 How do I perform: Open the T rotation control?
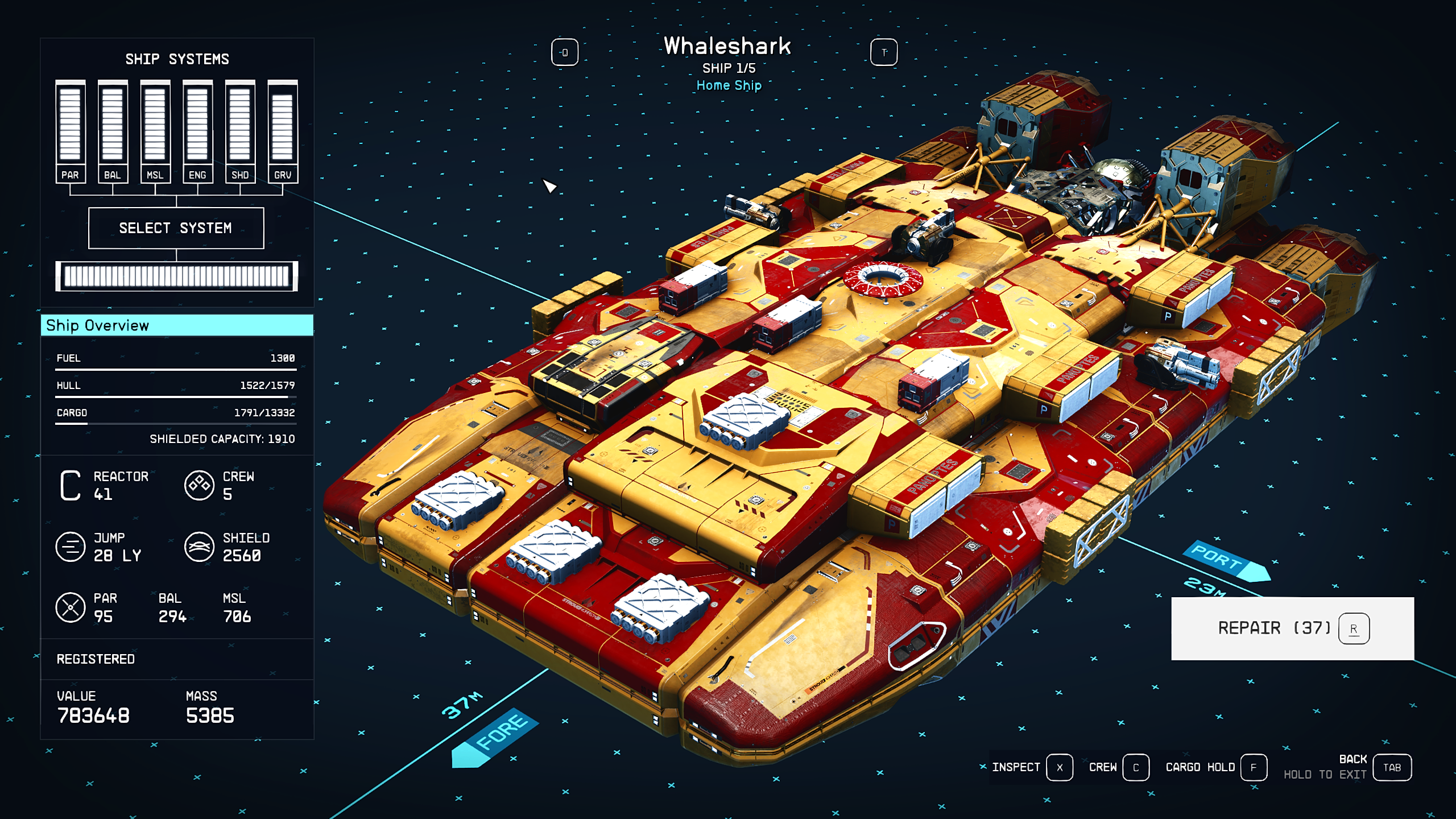pos(884,51)
